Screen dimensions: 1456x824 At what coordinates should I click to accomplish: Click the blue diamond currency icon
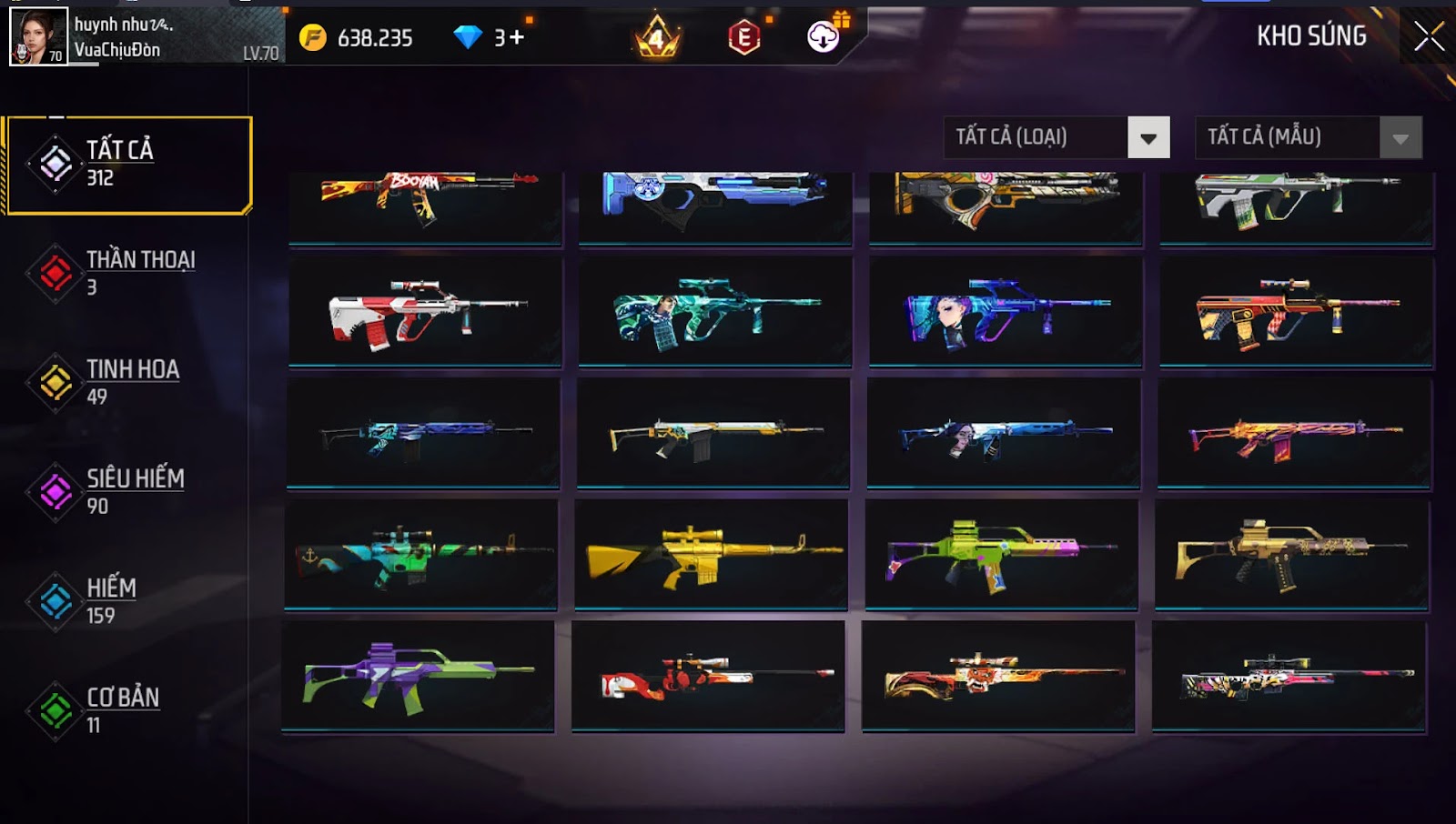point(468,37)
